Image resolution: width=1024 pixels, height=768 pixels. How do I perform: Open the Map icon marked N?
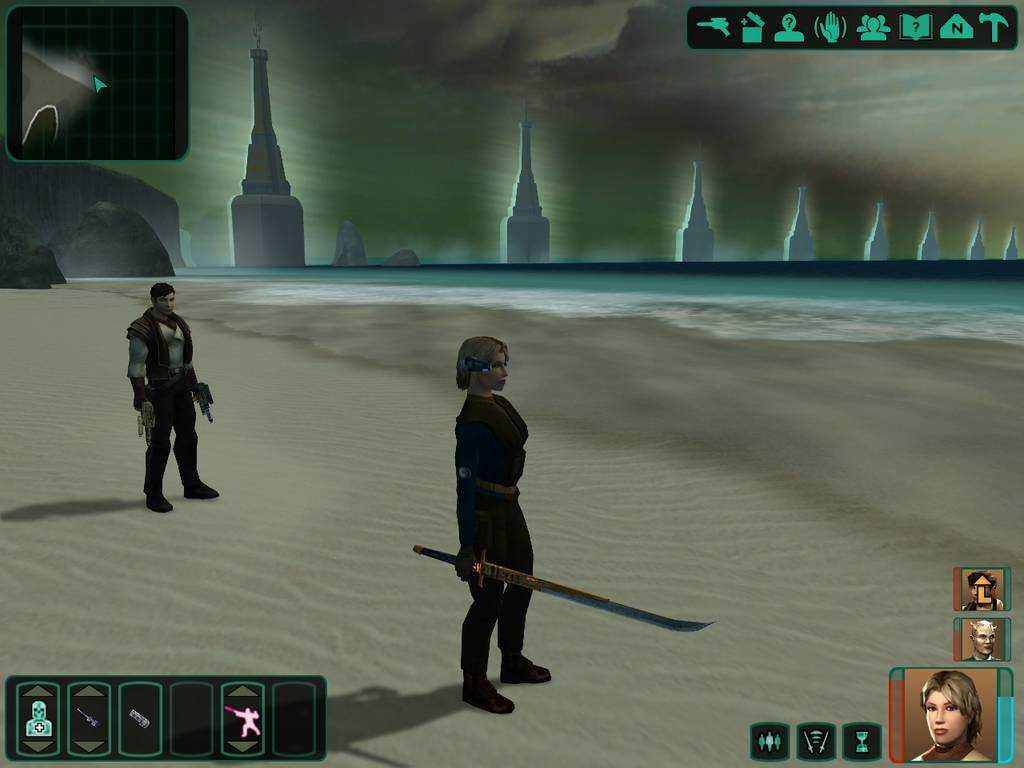click(x=956, y=27)
